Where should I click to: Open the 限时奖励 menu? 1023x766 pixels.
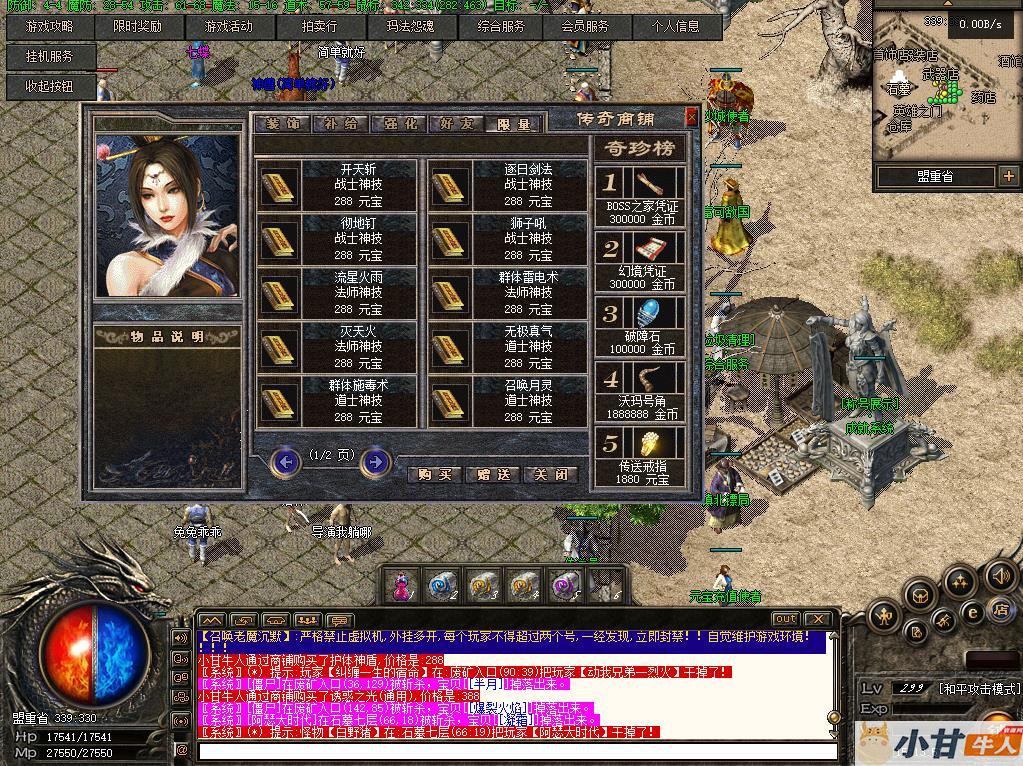click(x=137, y=27)
